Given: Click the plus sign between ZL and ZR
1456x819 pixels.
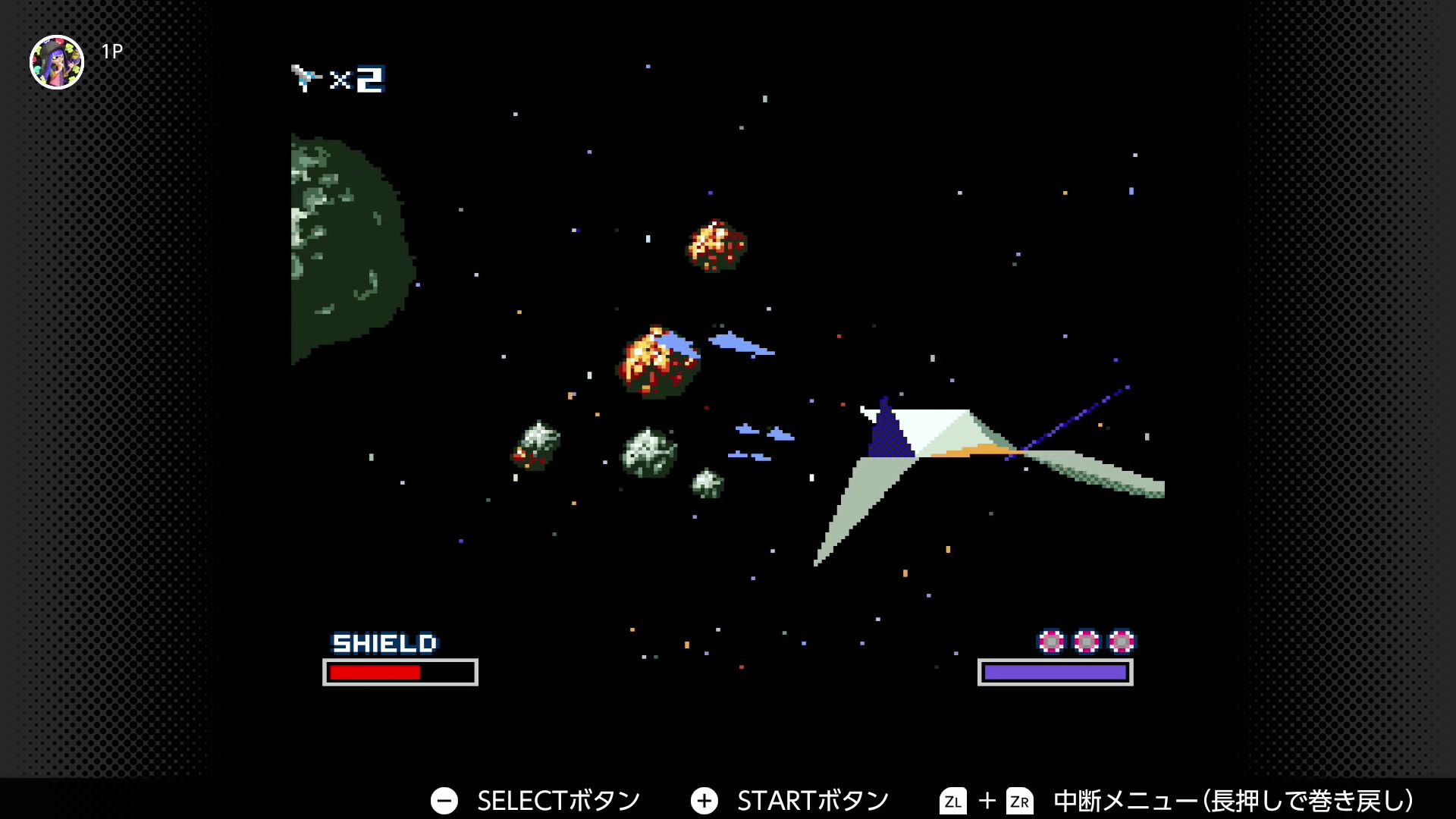Looking at the screenshot, I should 987,800.
